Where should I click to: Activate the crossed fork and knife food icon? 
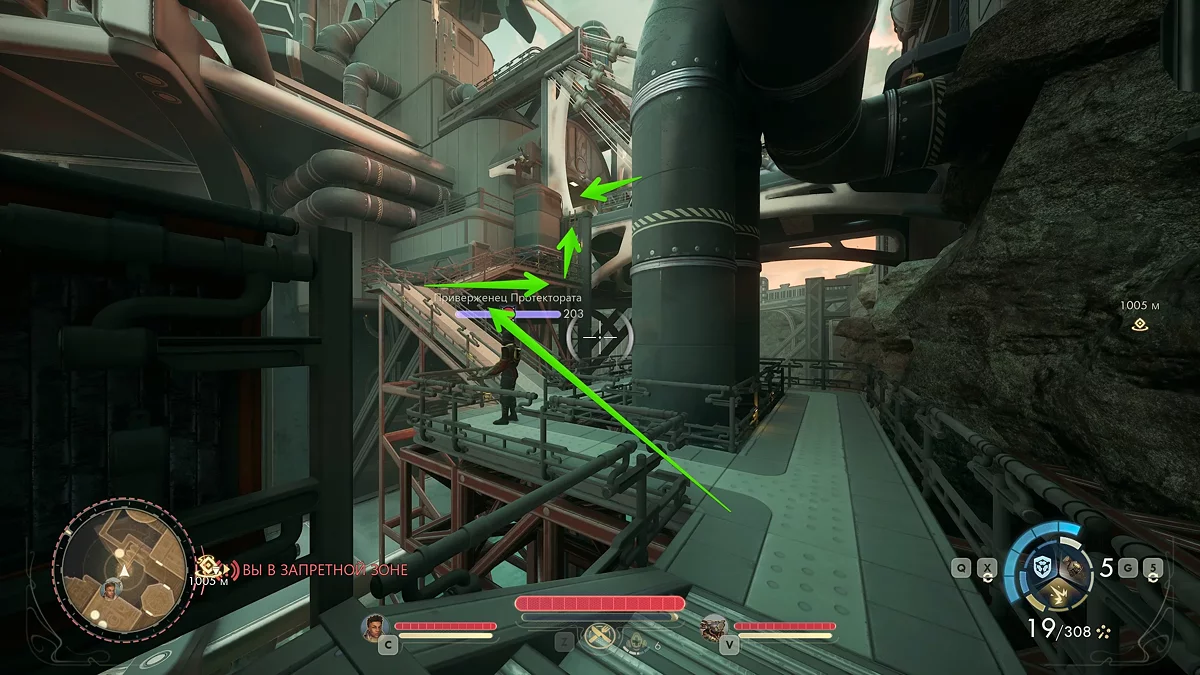click(x=601, y=637)
